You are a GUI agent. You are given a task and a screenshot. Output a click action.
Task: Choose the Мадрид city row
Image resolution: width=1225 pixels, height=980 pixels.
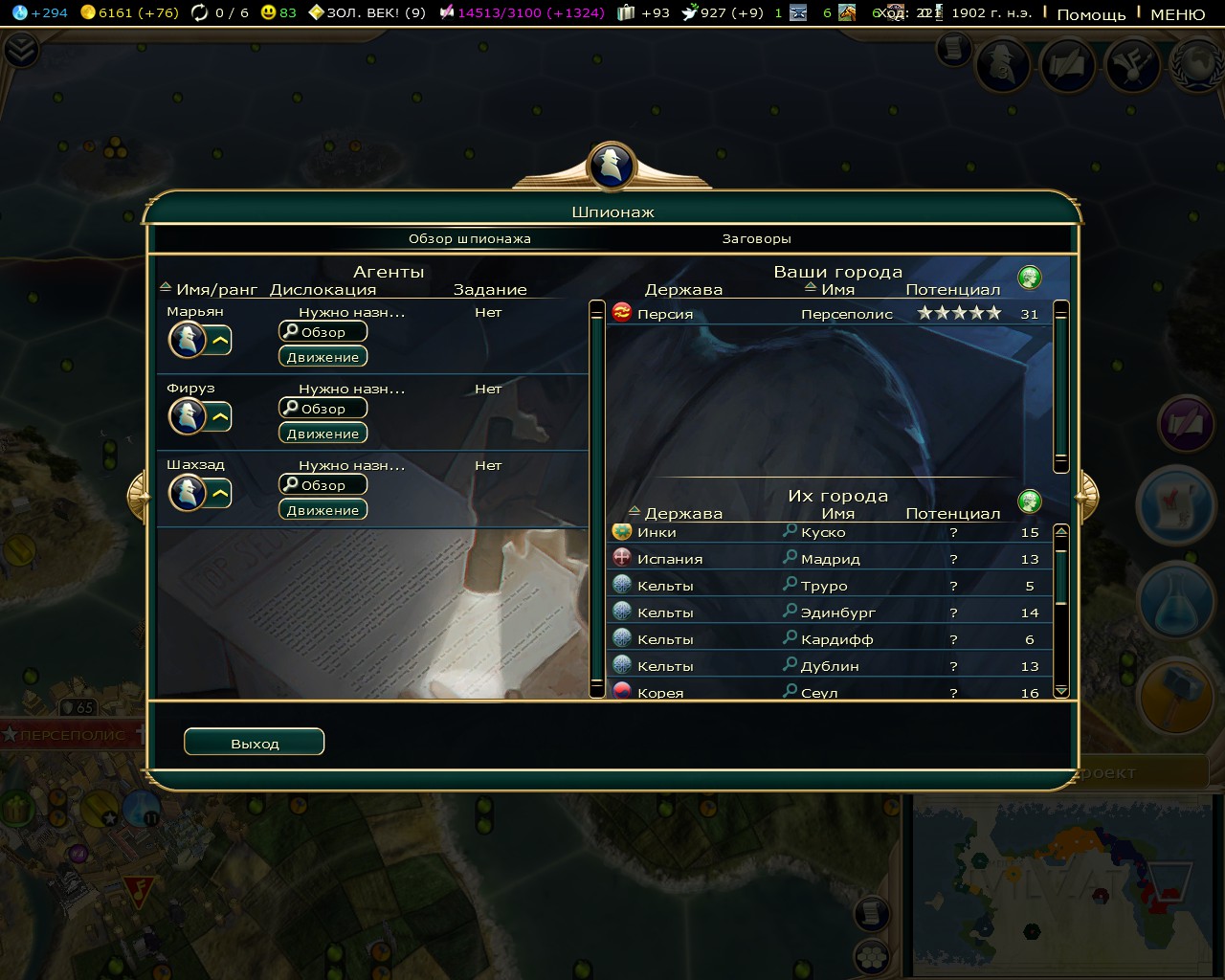(828, 559)
